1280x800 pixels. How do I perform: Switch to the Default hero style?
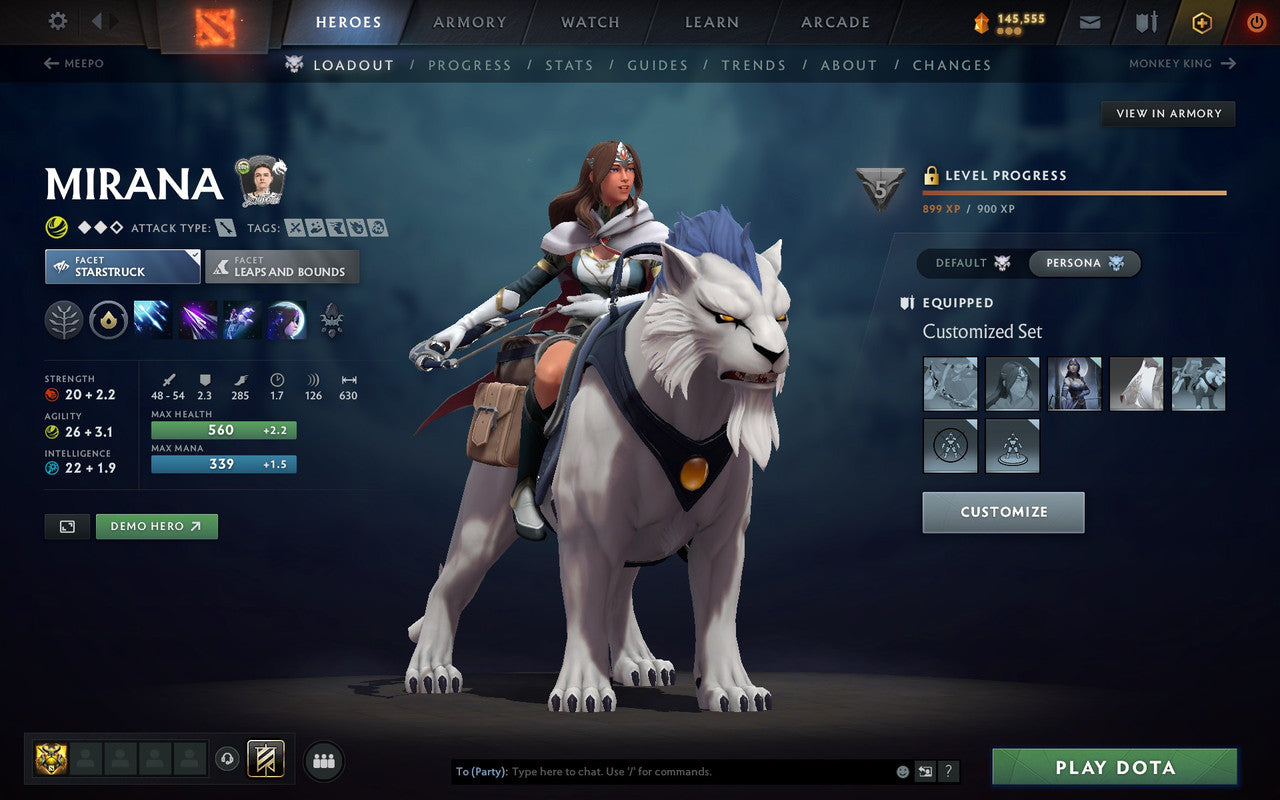click(x=972, y=263)
